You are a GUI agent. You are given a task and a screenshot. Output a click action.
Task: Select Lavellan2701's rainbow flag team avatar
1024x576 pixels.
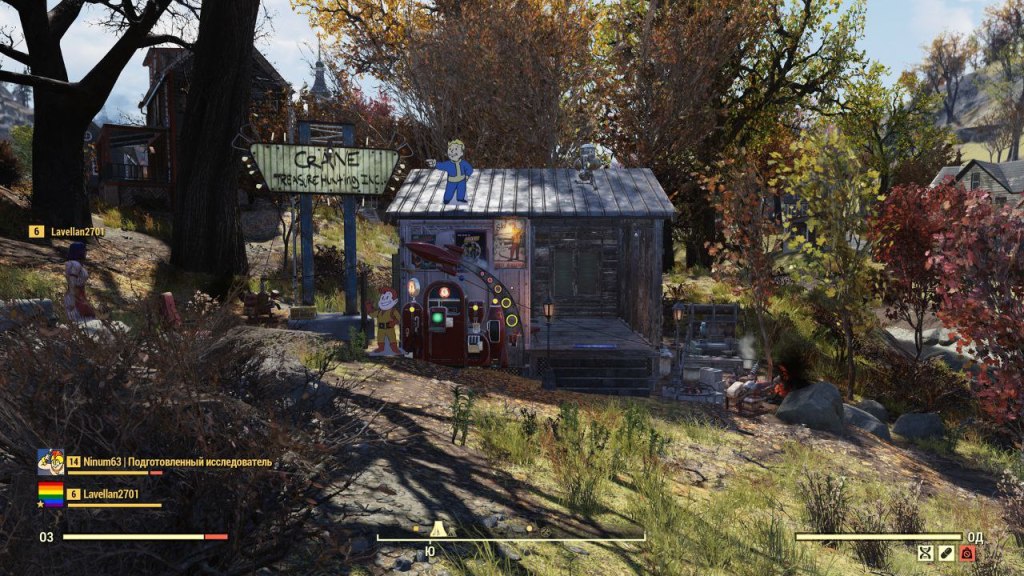(50, 494)
